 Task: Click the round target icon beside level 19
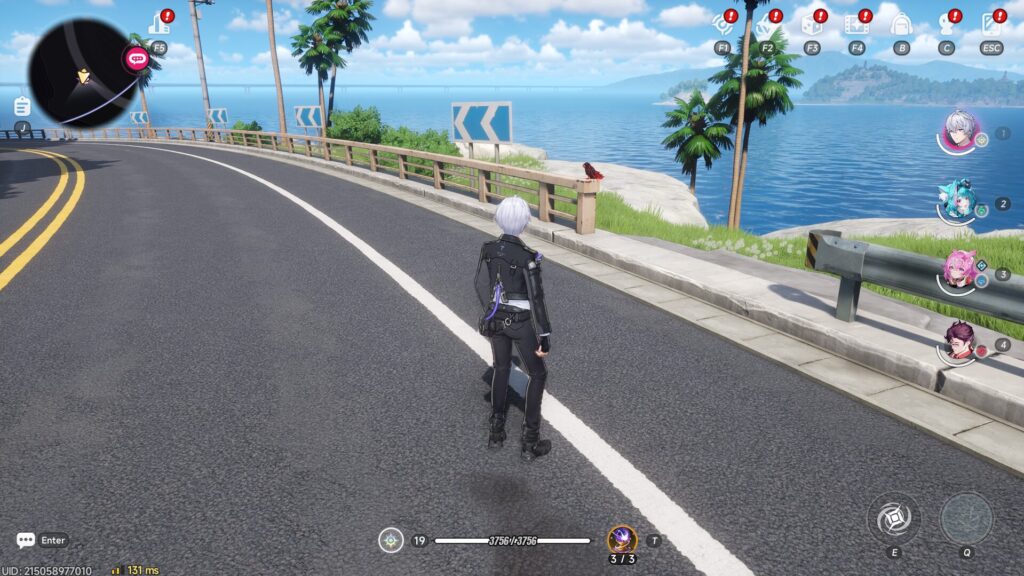[391, 540]
